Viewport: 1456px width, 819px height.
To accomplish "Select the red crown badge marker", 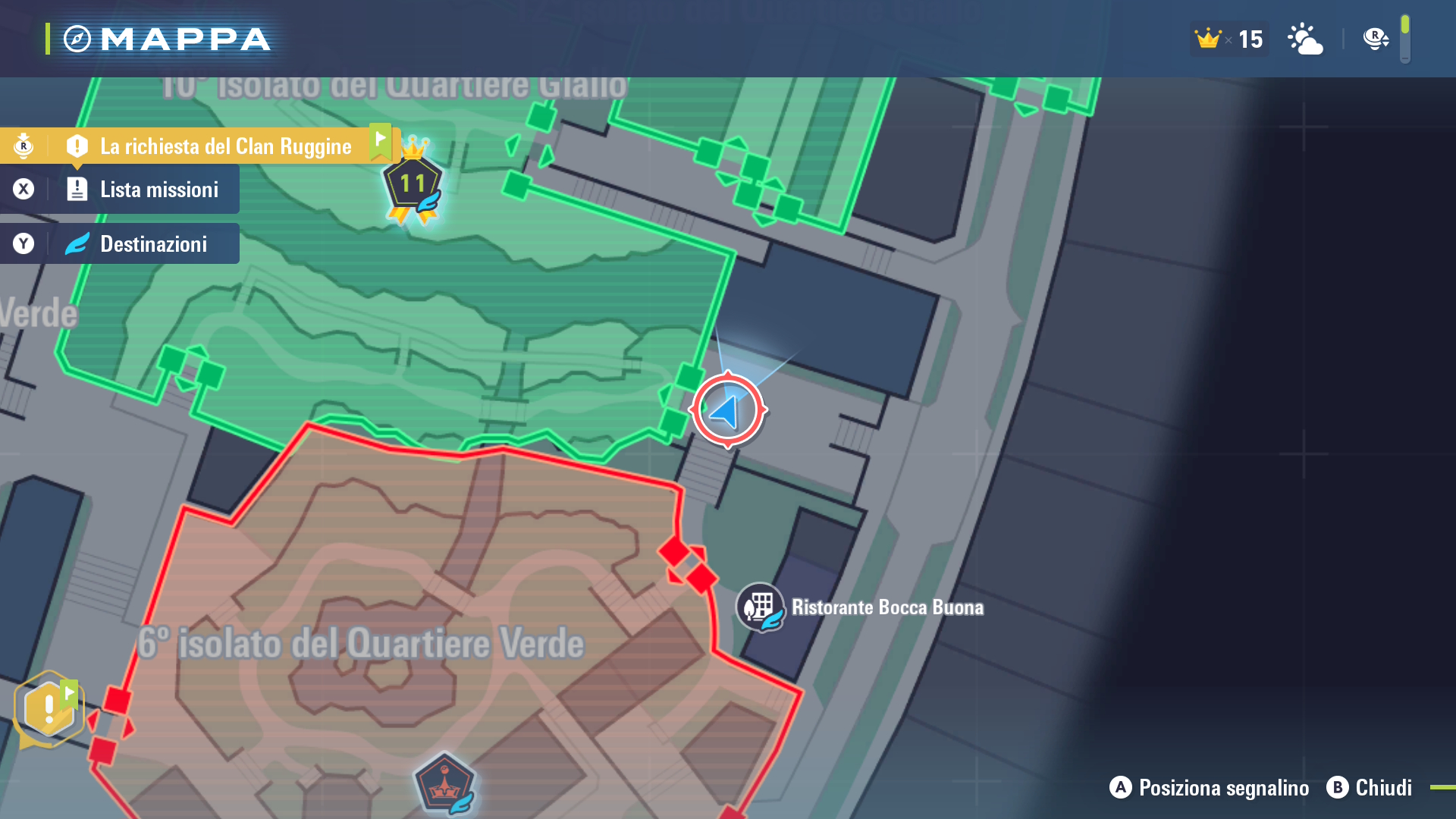I will 444,784.
